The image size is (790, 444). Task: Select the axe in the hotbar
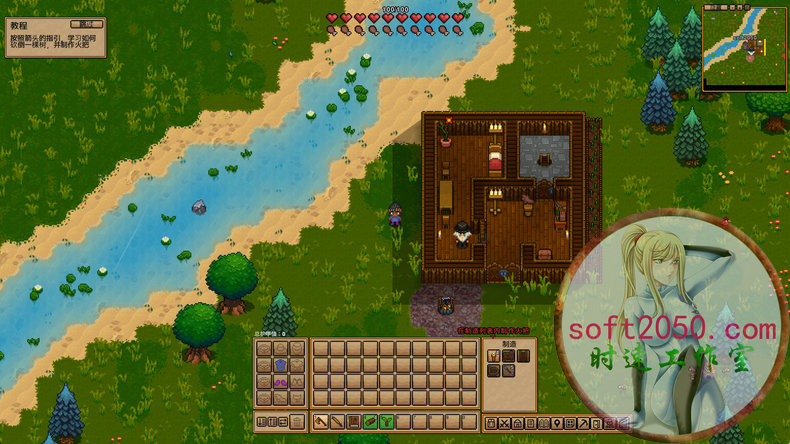(321, 422)
